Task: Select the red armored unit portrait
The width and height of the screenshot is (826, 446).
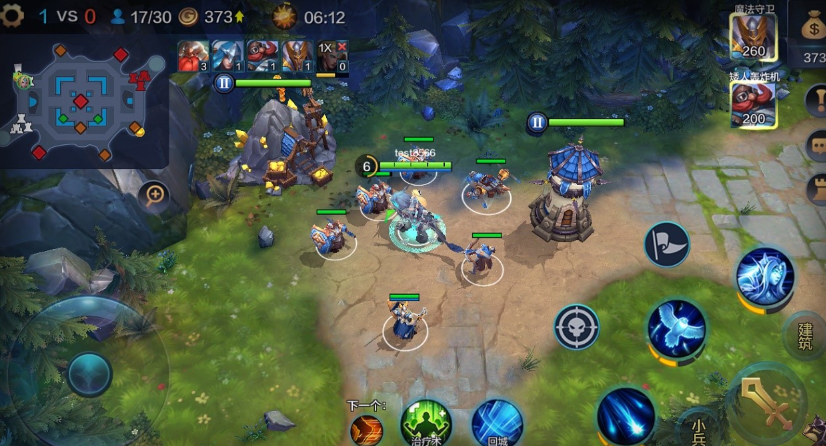Action: 192,56
